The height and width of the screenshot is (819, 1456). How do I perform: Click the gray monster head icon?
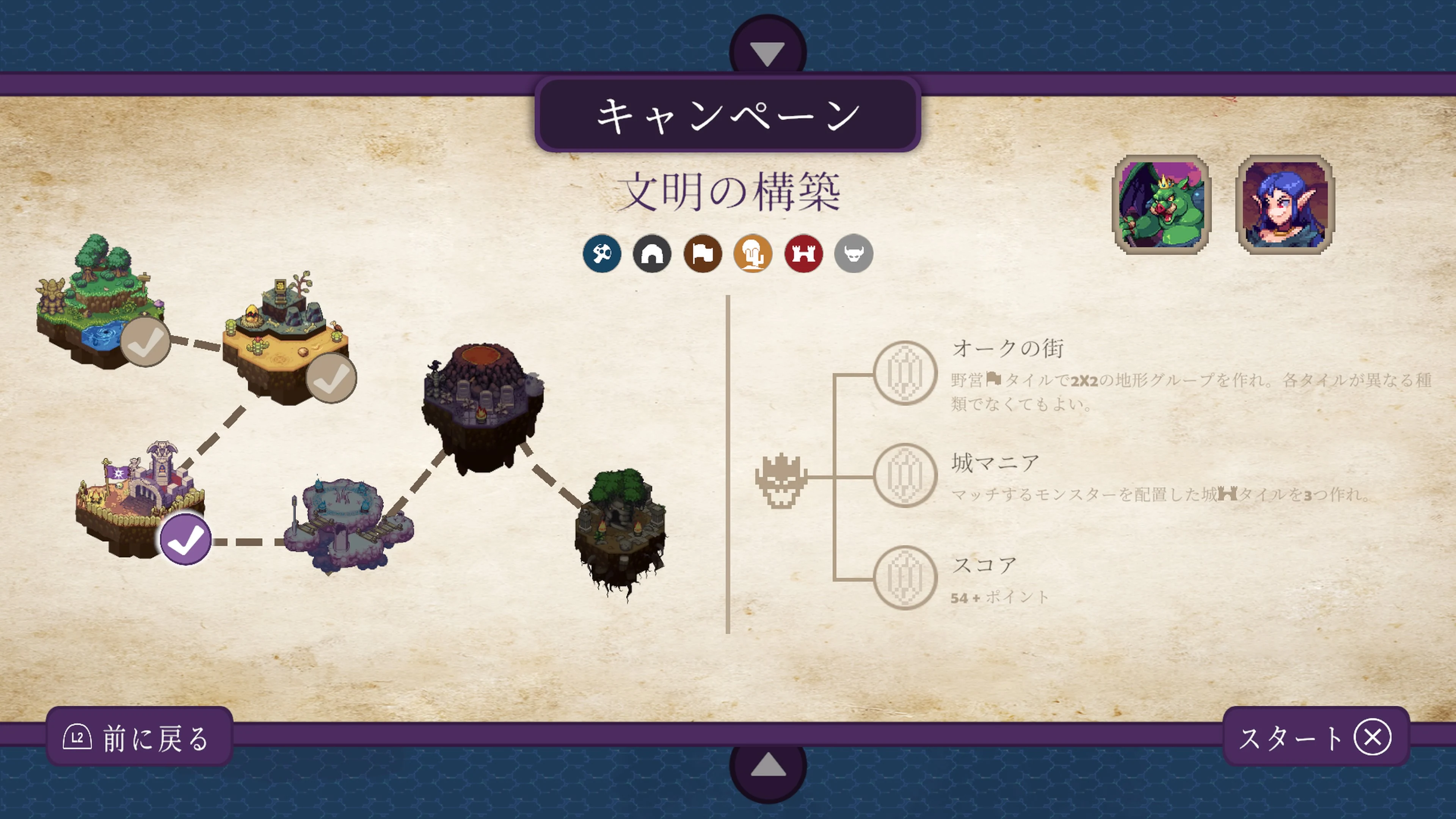click(x=853, y=254)
